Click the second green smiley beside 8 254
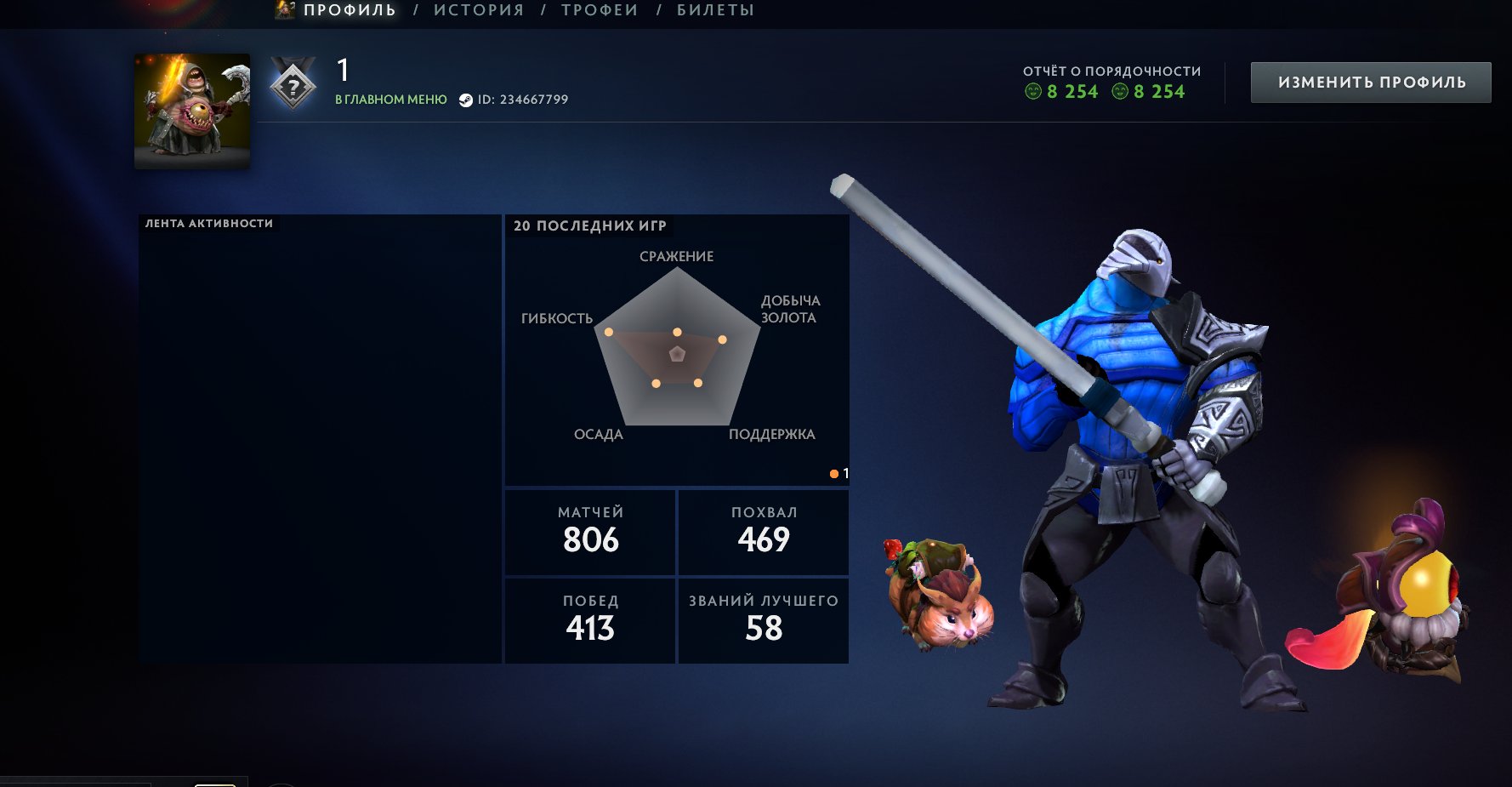The width and height of the screenshot is (1512, 787). pyautogui.click(x=1122, y=91)
